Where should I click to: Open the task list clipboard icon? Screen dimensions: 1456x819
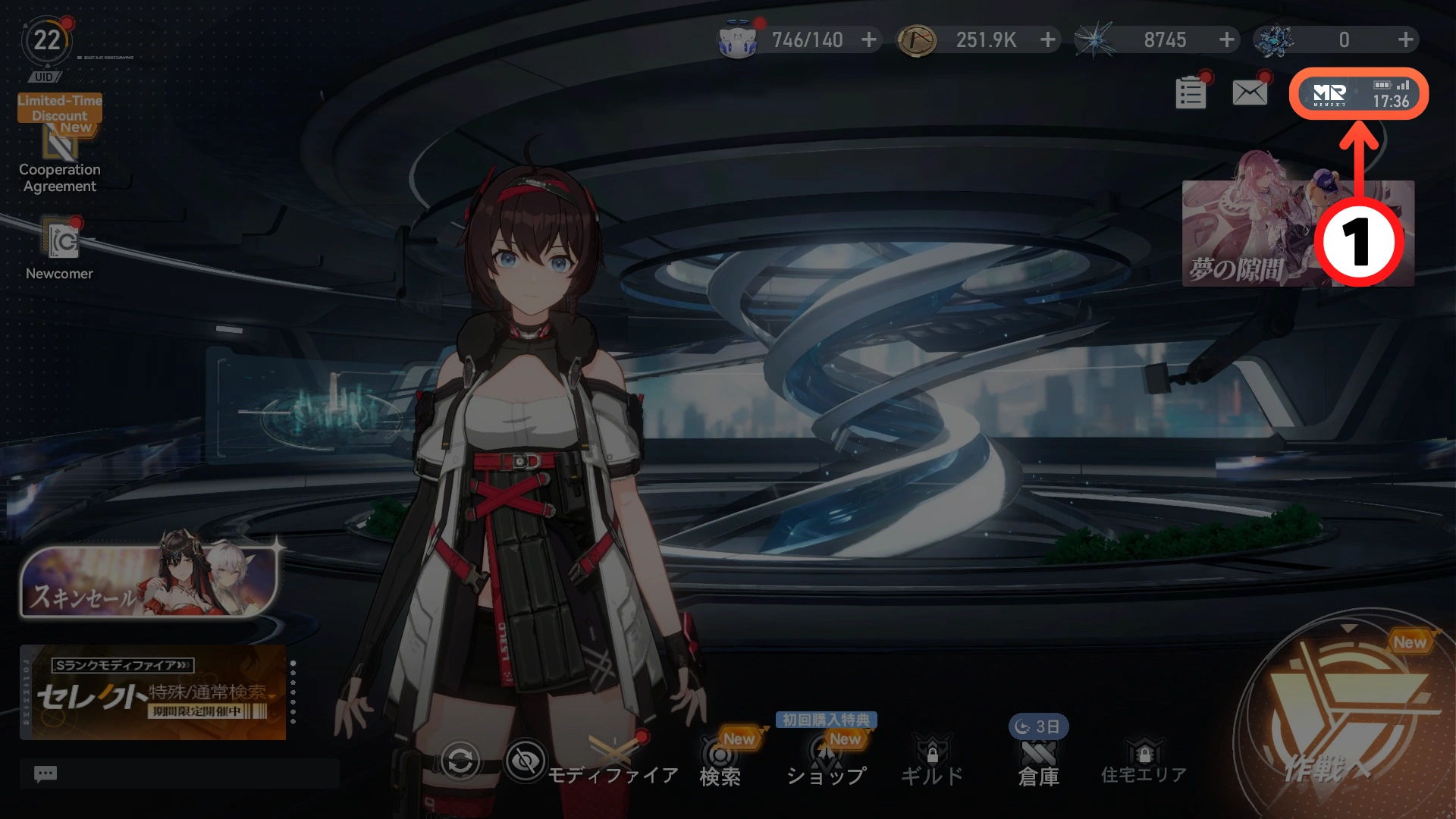point(1191,94)
